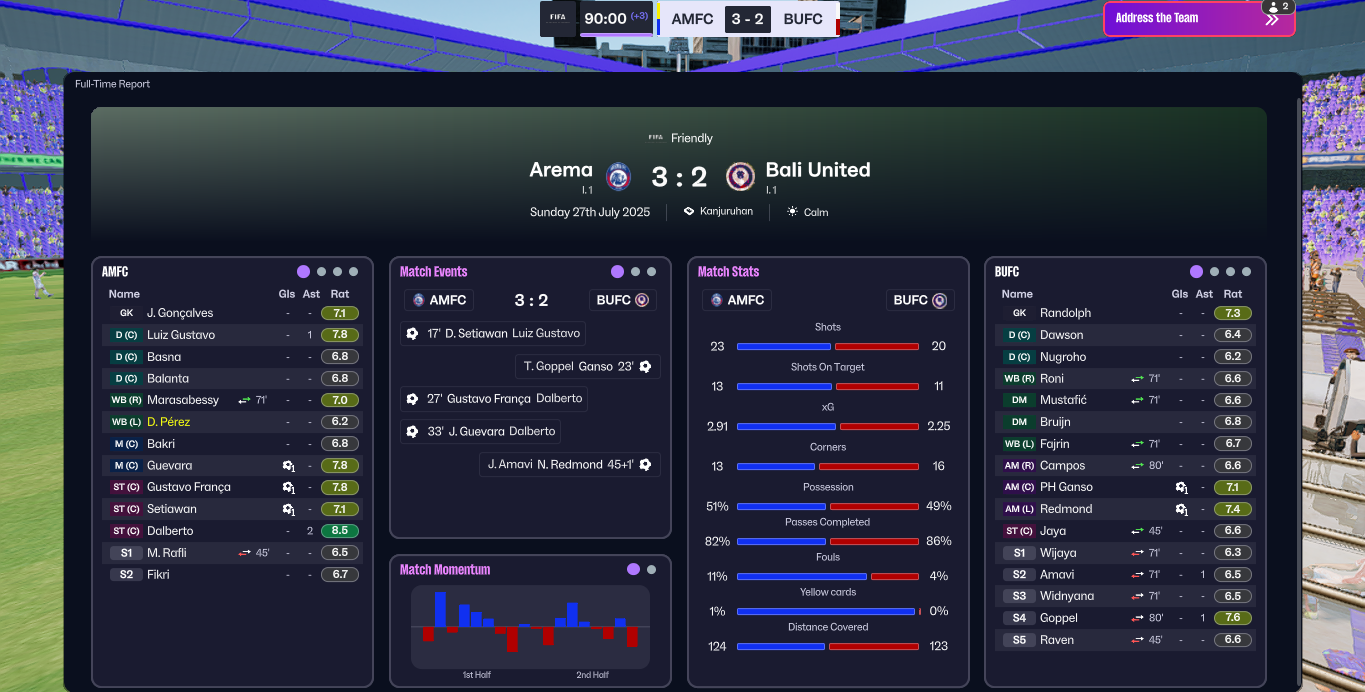This screenshot has height=692, width=1365.
Task: Open the Match Events panel title
Action: coord(433,272)
